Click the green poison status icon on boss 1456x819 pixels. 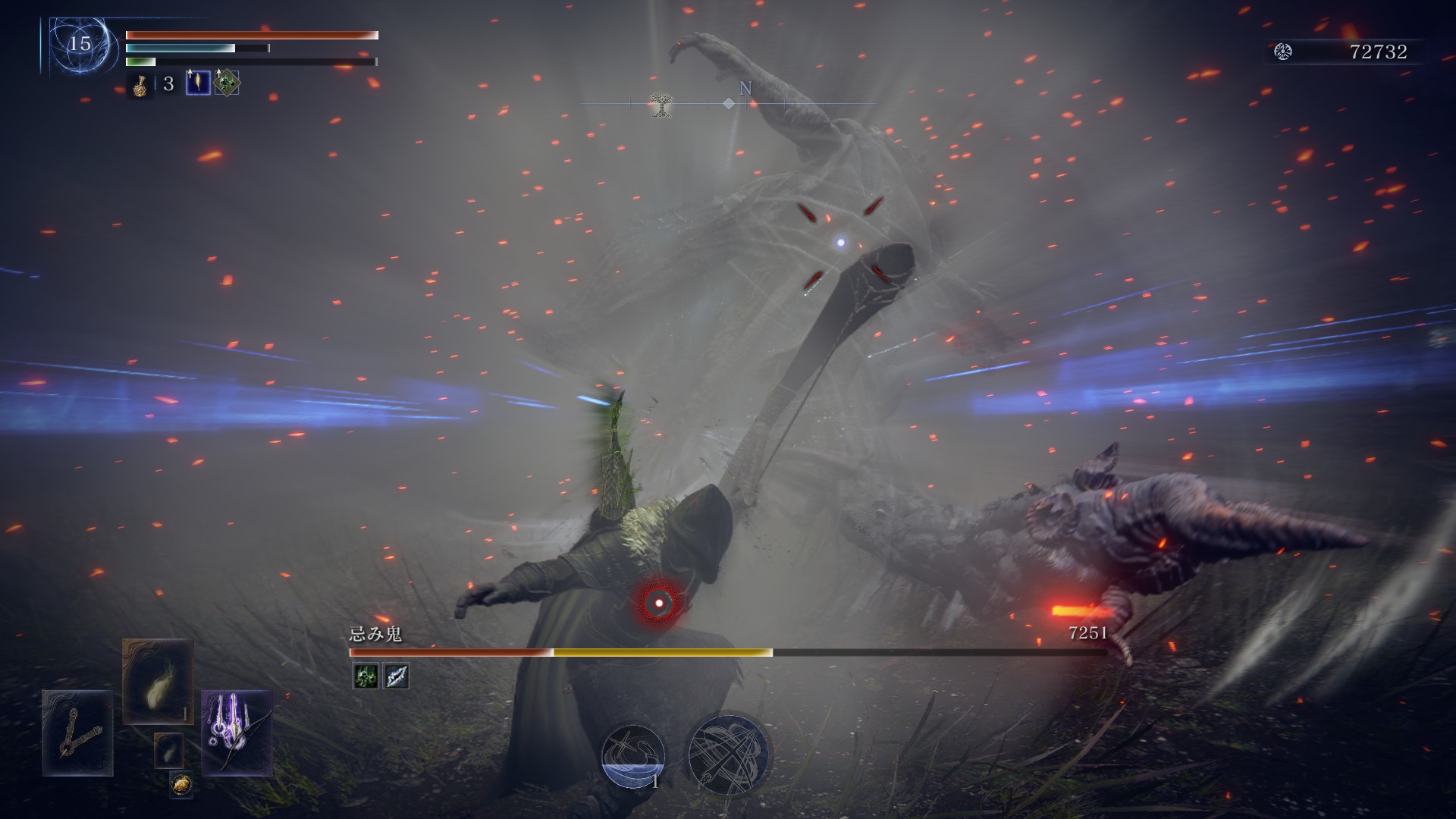(x=366, y=676)
